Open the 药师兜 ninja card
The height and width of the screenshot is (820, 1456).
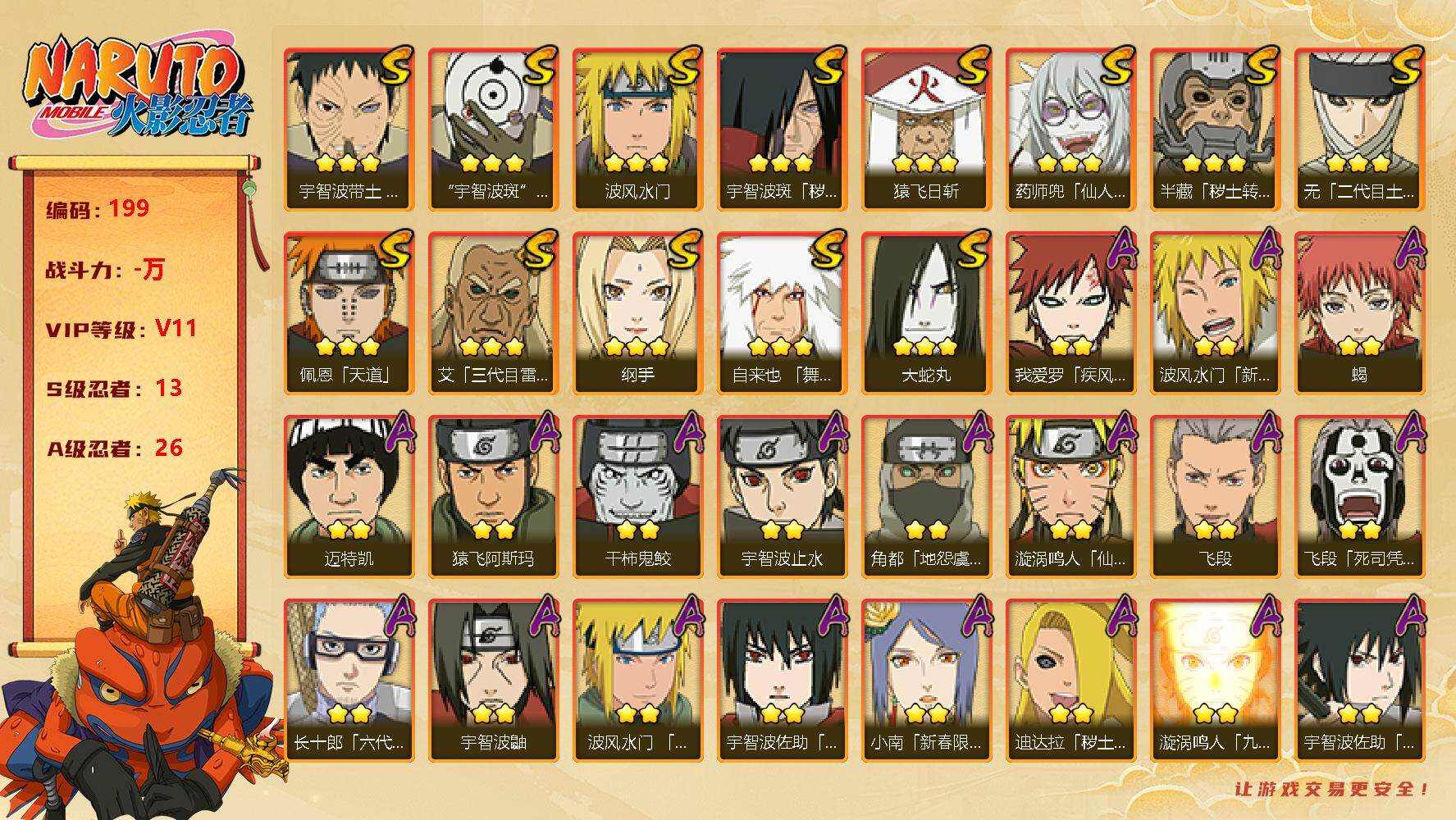click(1070, 129)
